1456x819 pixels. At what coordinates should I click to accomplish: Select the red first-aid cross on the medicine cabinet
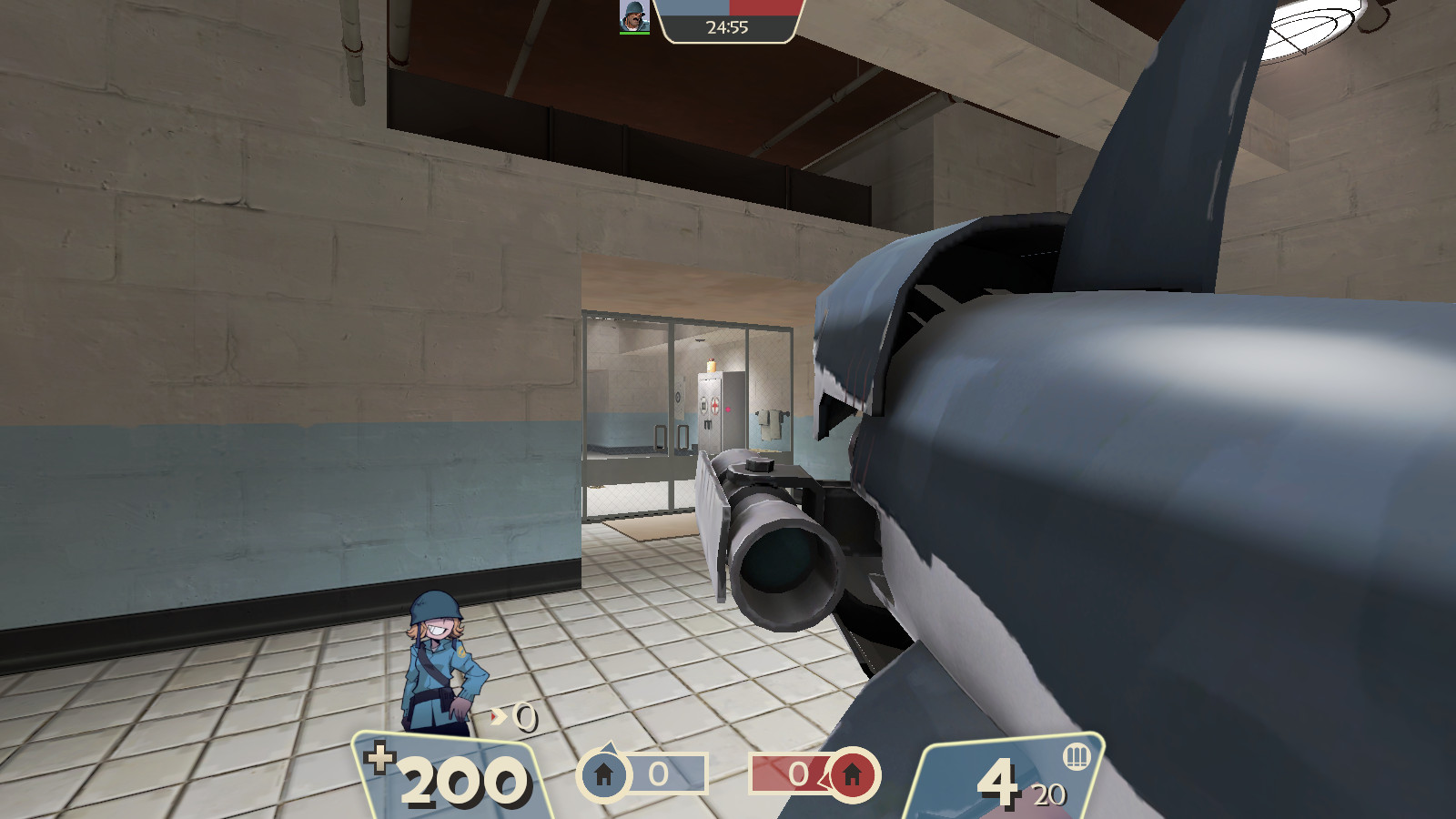pos(715,405)
